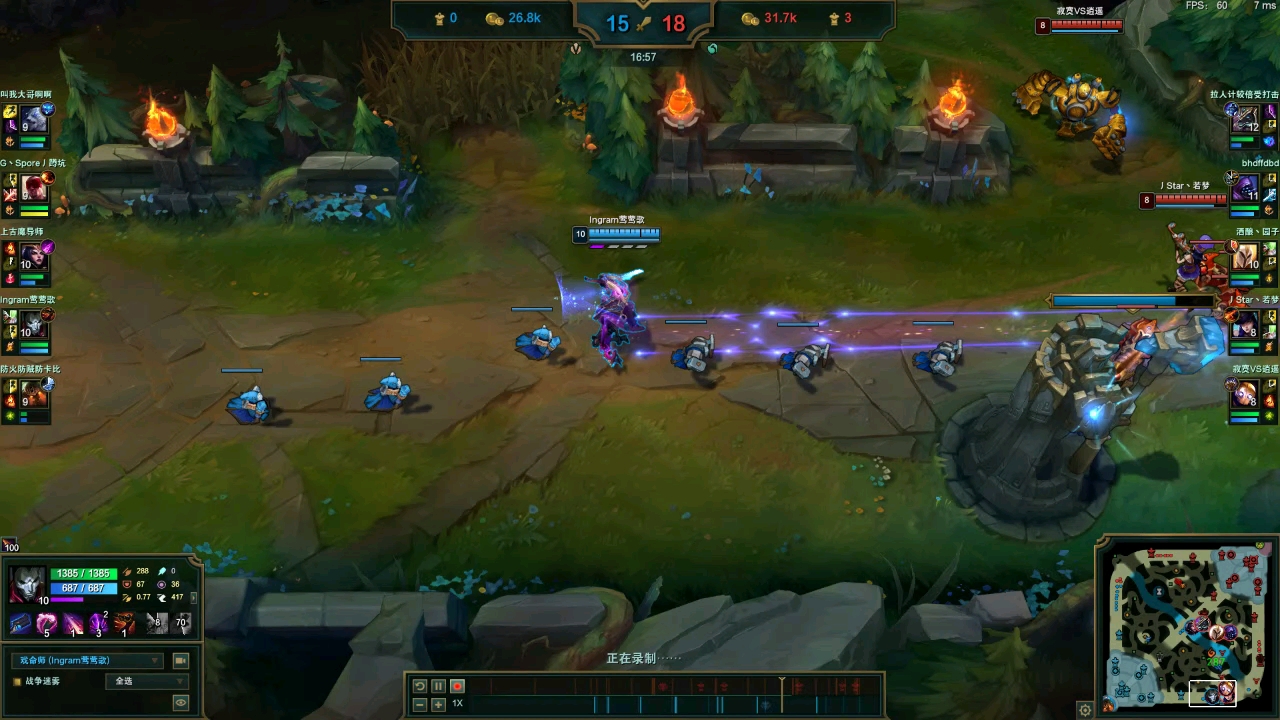Expand the champion stats panel arrow
This screenshot has width=1280, height=720.
(x=193, y=597)
